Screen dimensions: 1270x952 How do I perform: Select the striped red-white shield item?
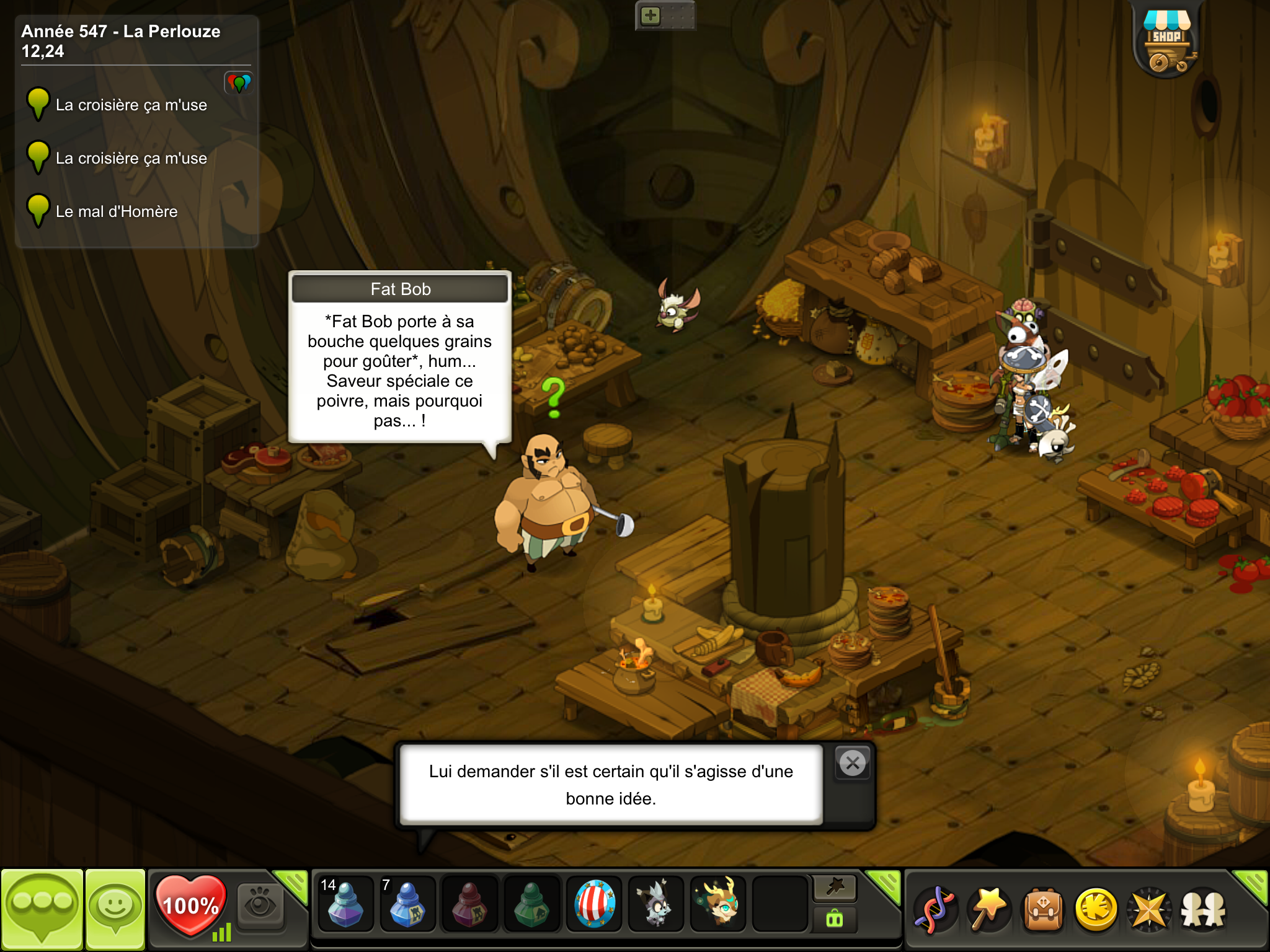[594, 905]
